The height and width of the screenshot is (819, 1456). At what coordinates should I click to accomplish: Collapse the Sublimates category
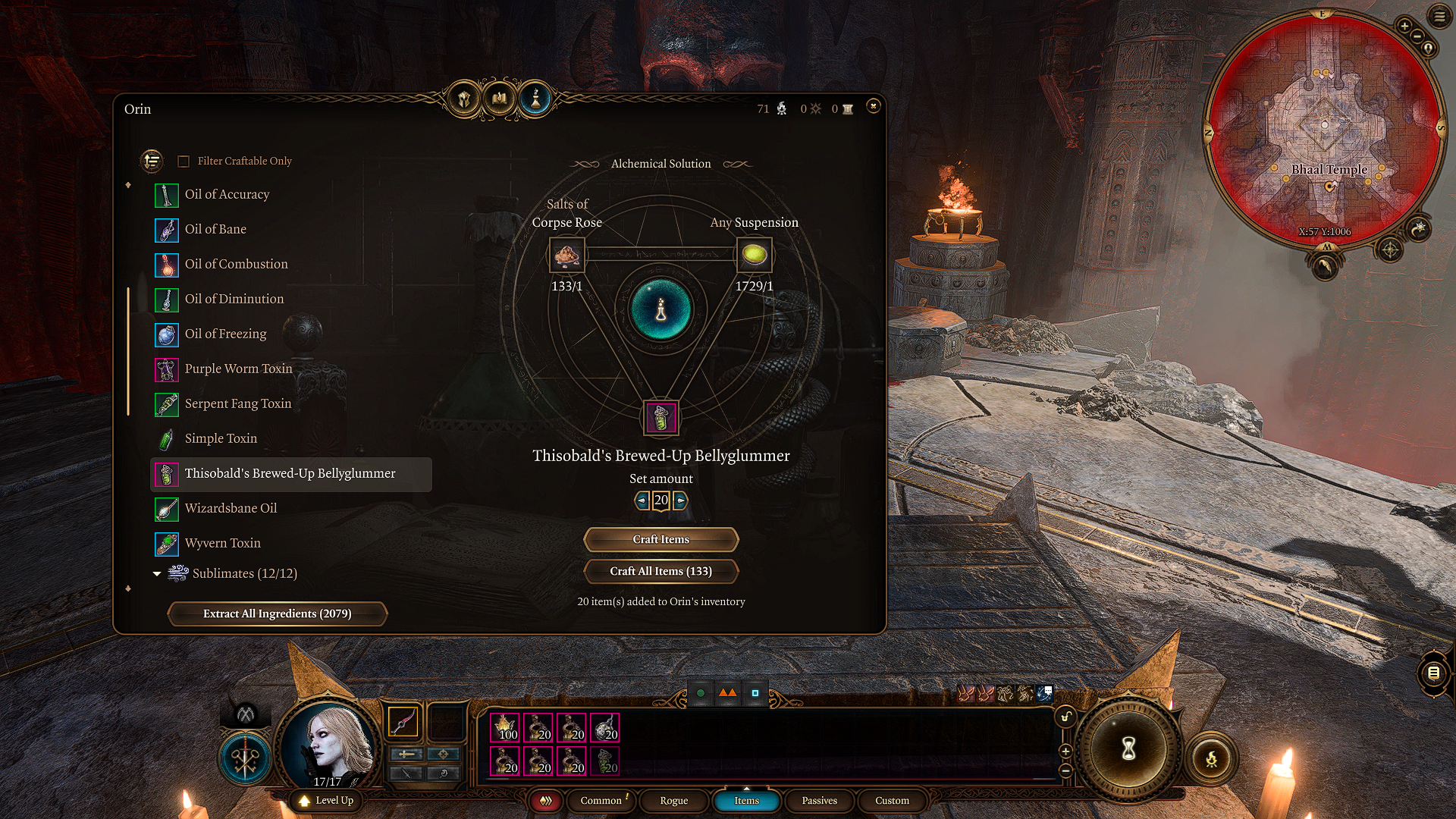pos(157,574)
